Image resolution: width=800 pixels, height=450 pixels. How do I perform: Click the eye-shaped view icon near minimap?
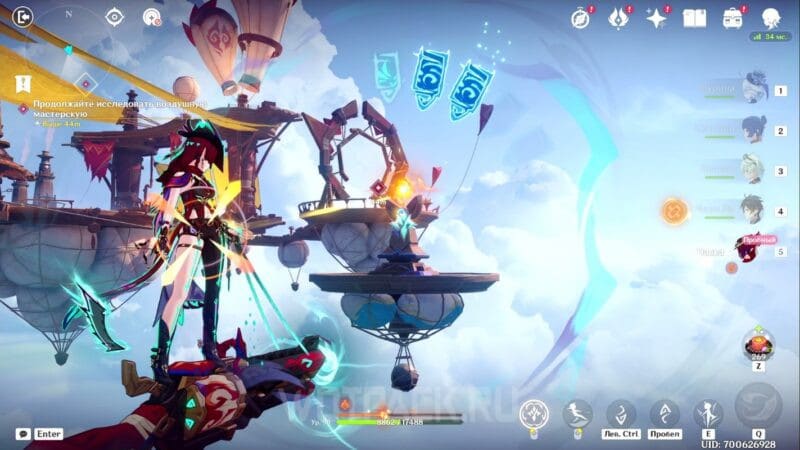click(115, 16)
